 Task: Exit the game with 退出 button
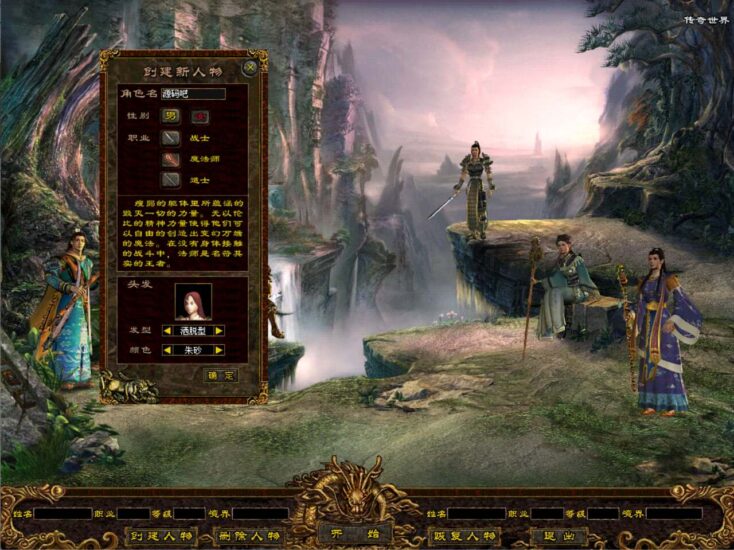pyautogui.click(x=558, y=535)
